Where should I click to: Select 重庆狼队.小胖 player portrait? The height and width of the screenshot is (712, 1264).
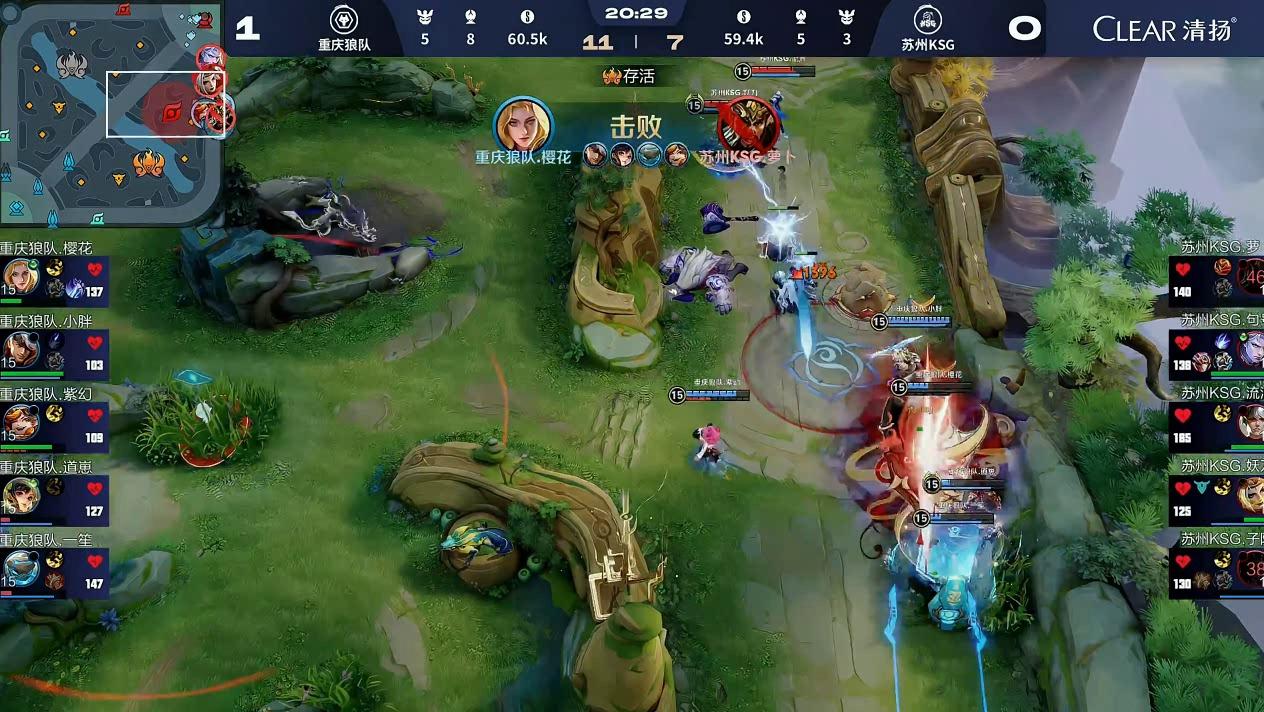pyautogui.click(x=21, y=350)
